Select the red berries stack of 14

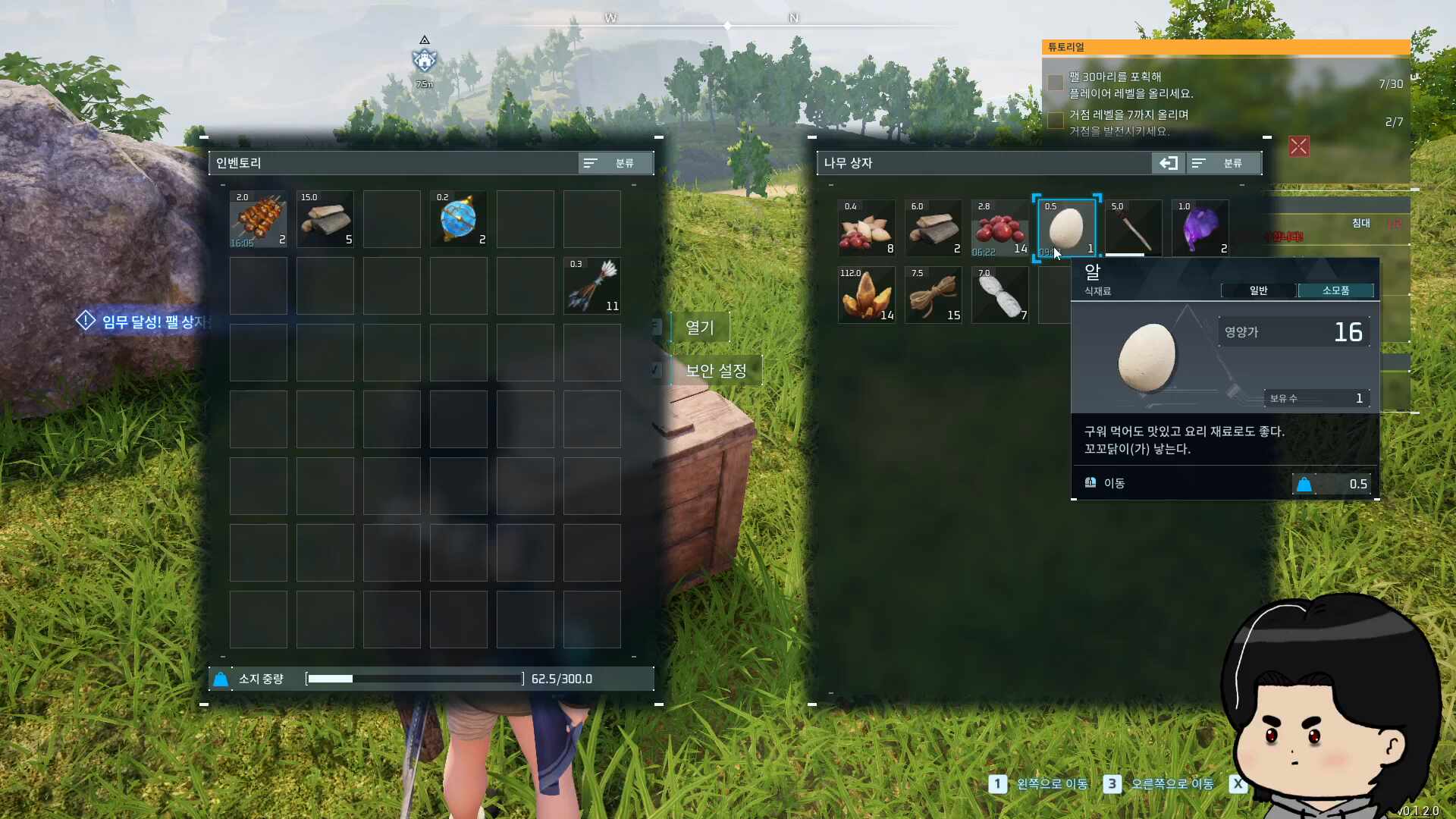tap(1000, 228)
